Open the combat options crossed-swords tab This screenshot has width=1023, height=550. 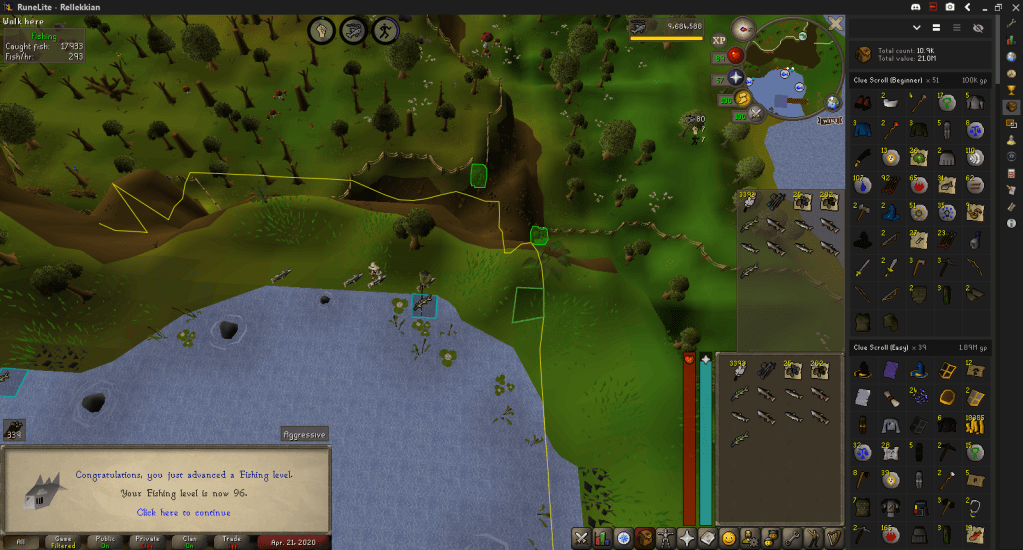point(581,538)
